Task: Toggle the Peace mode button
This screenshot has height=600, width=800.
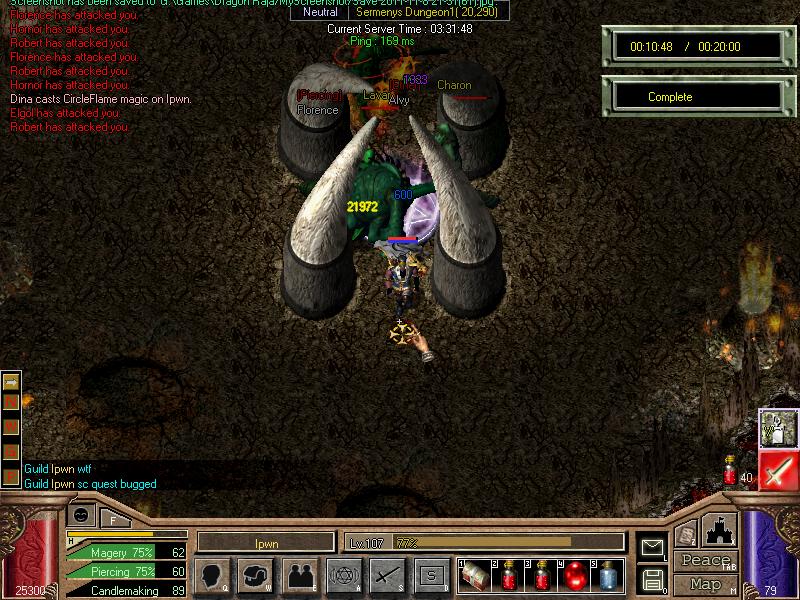Action: (x=705, y=561)
